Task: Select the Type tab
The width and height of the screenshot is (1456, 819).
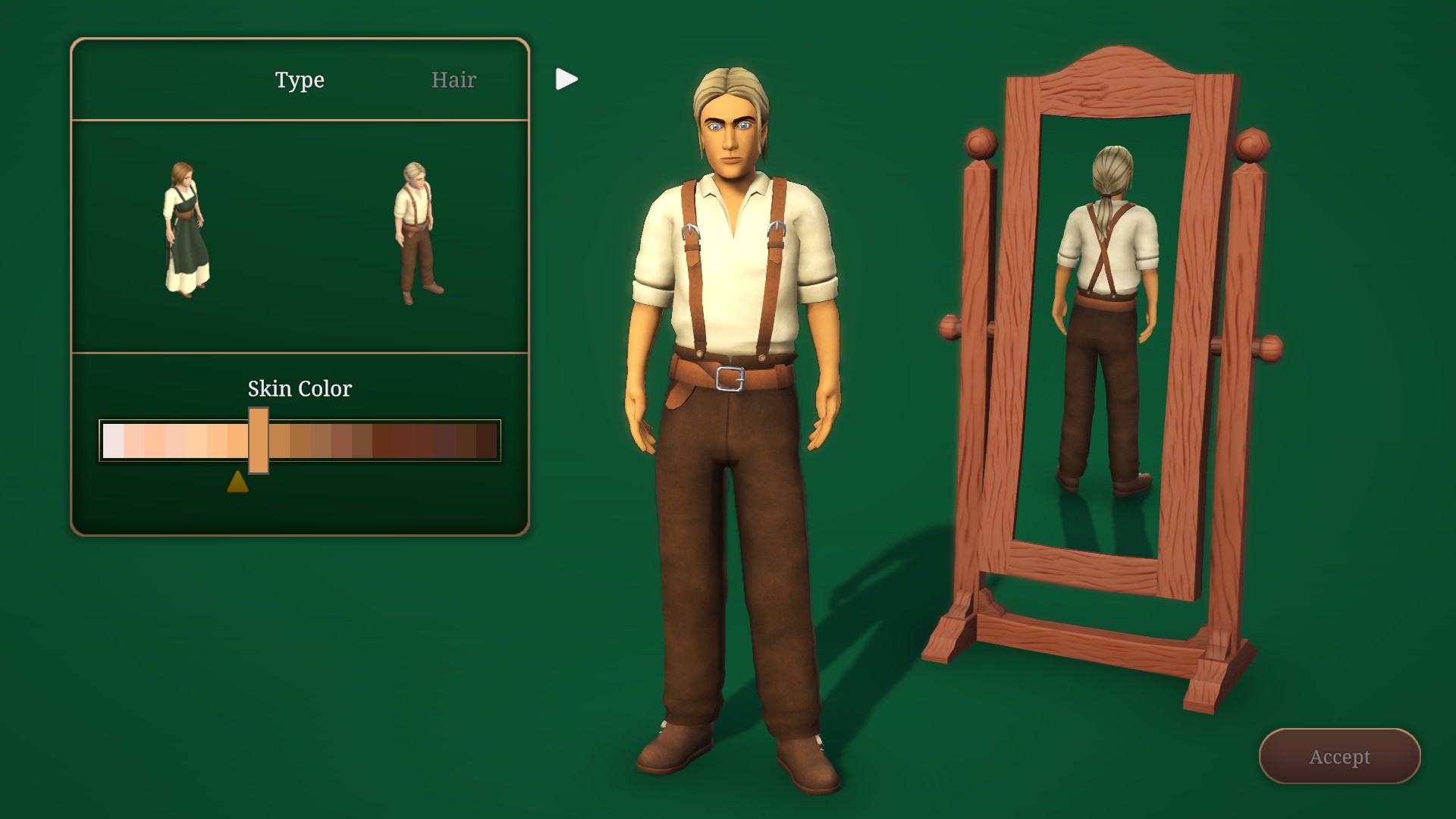Action: pos(300,80)
